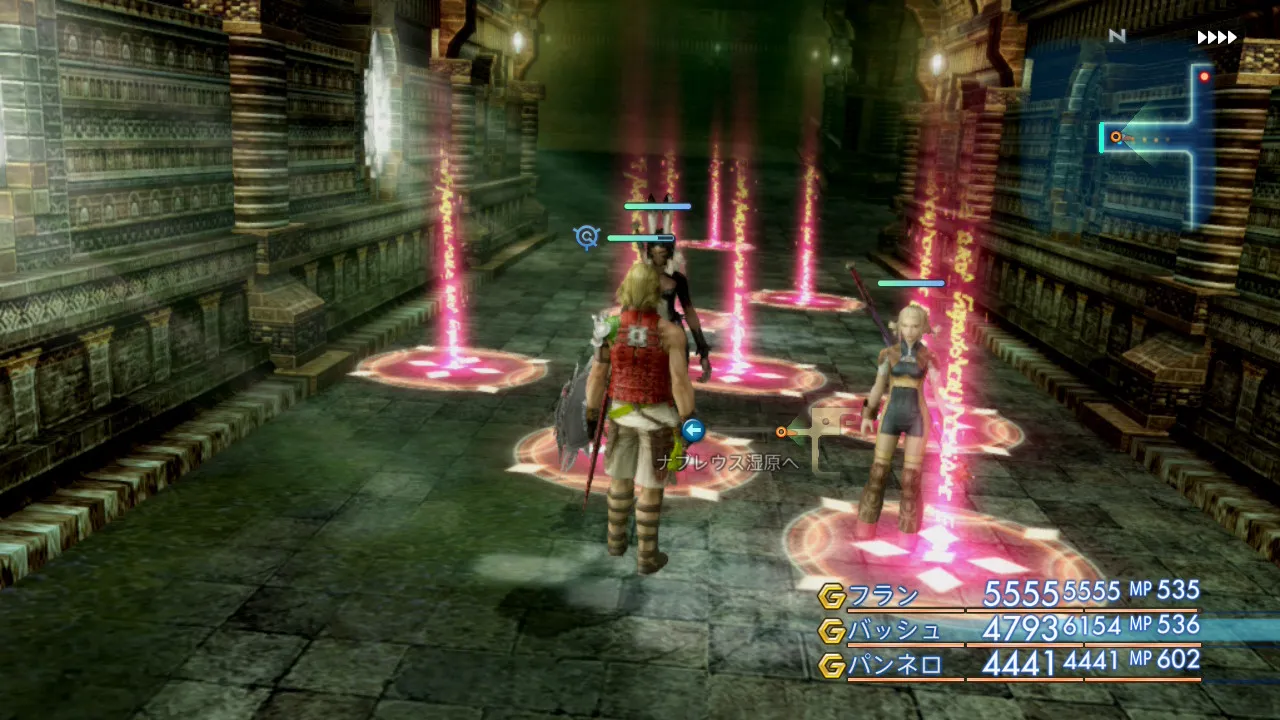Toggle the gambit icon beside フラン

(831, 597)
